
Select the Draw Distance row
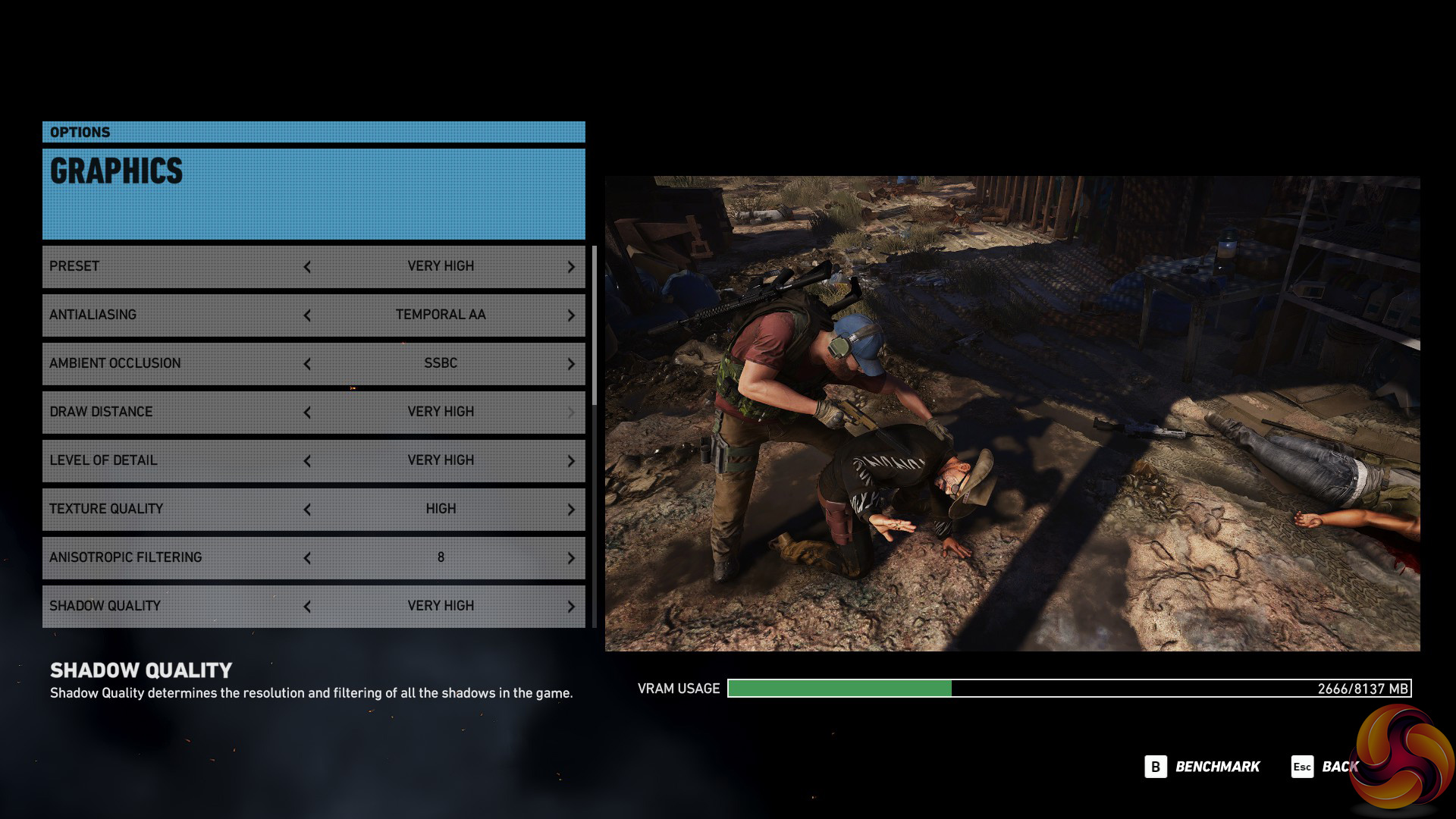tap(174, 412)
